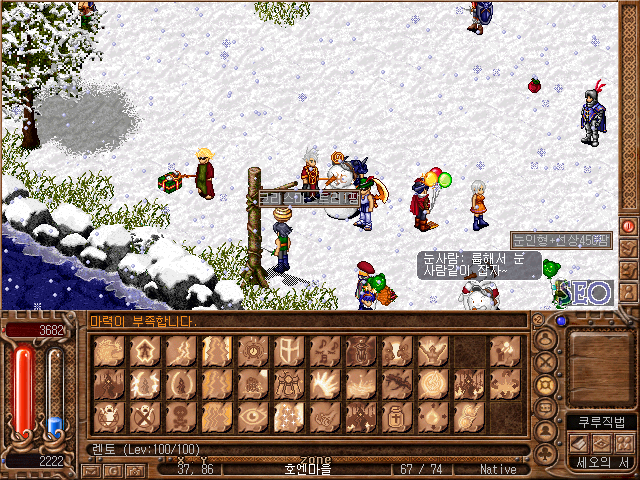Select the crossed swords round button
Viewport: 640px width, 480px height.
[546, 363]
